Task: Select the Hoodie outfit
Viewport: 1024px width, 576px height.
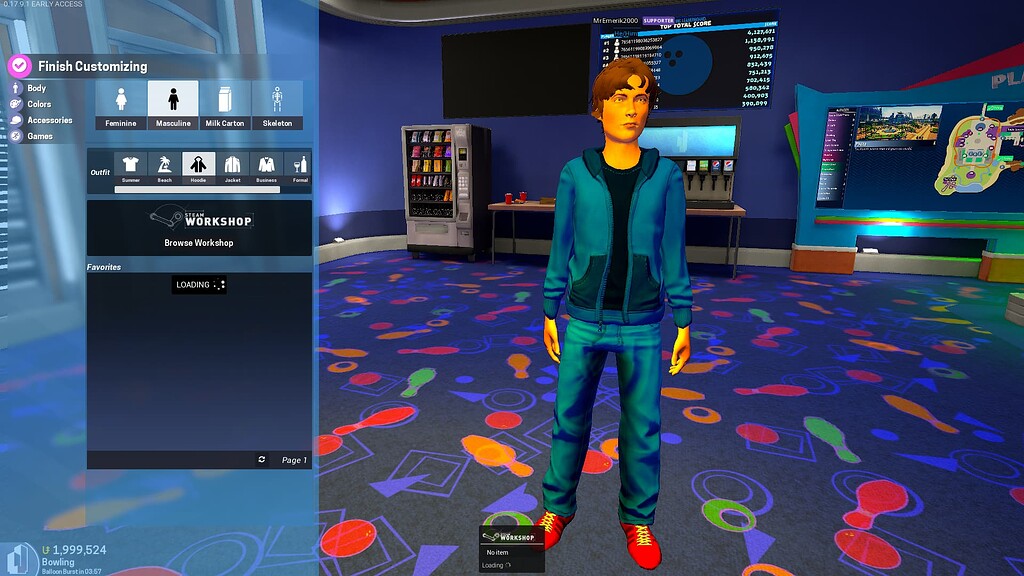Action: point(198,166)
